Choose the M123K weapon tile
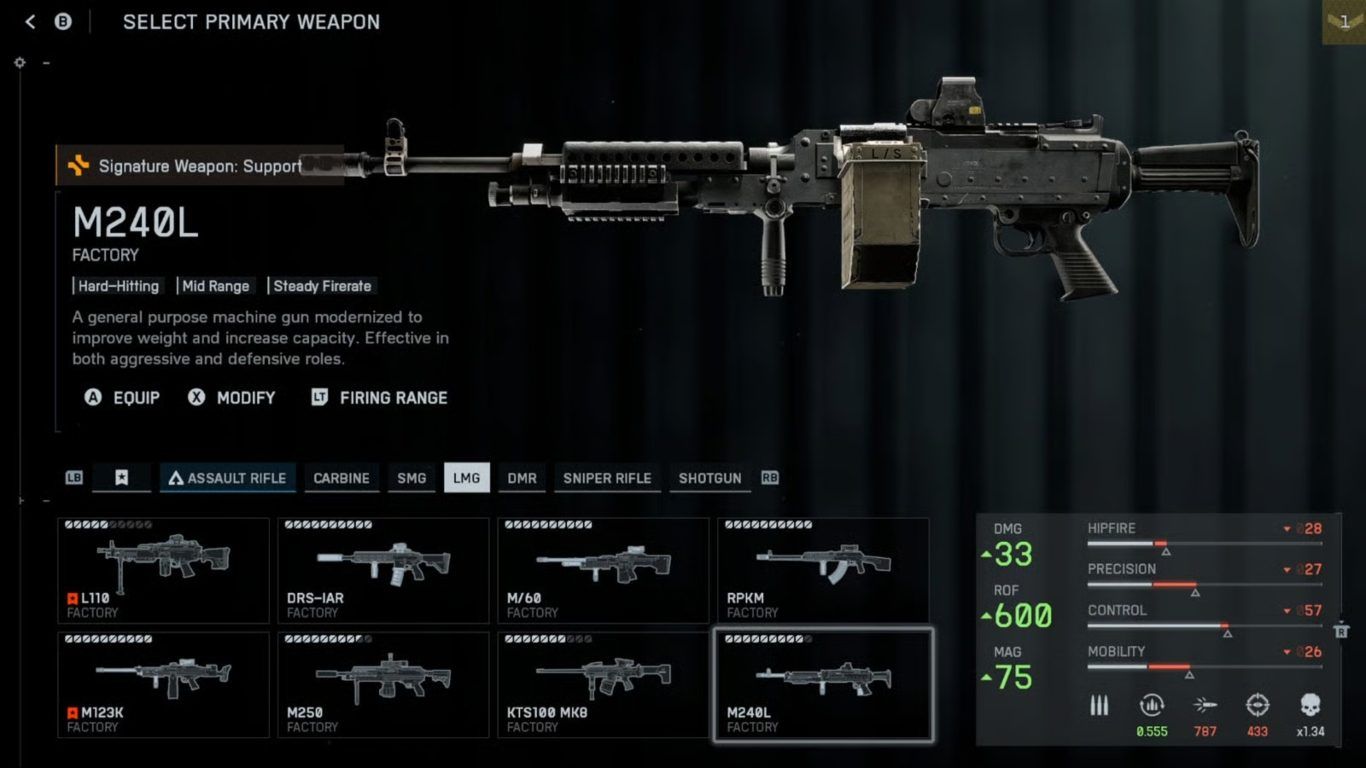1366x768 pixels. pos(163,685)
